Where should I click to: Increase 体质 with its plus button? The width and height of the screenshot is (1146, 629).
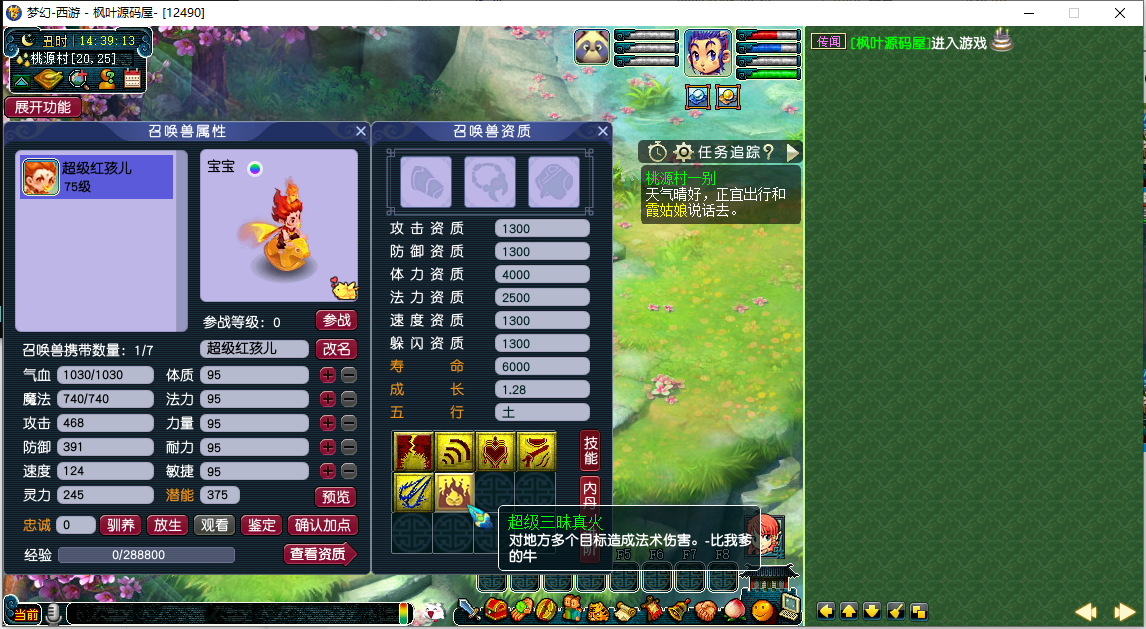(327, 375)
